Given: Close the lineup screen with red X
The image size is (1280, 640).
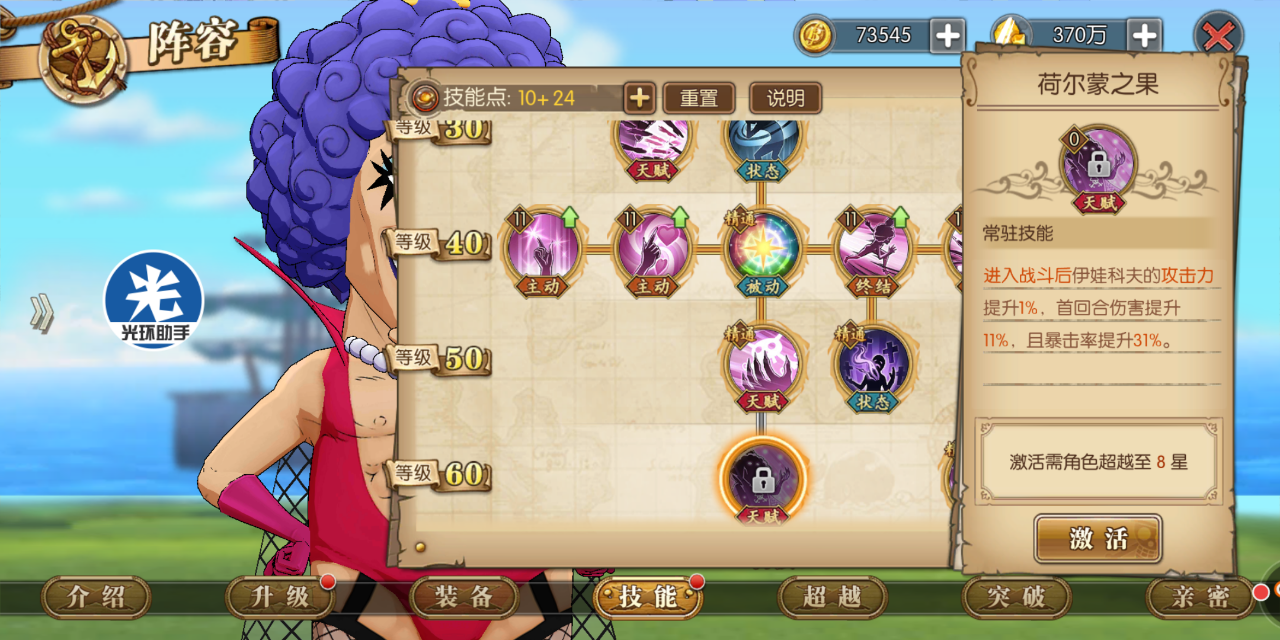Looking at the screenshot, I should pos(1218,37).
